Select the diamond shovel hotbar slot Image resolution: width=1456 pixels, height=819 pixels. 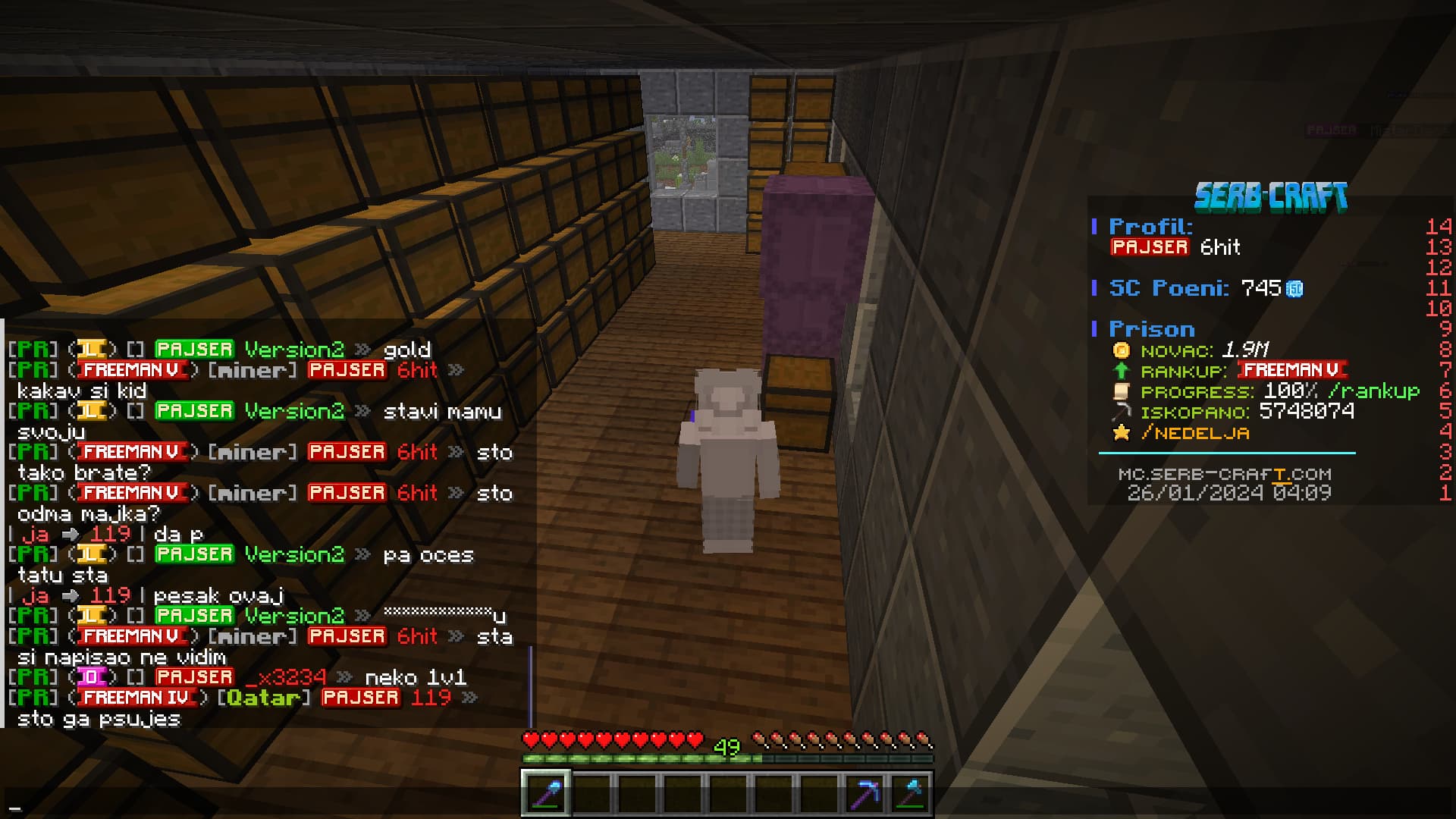[546, 794]
